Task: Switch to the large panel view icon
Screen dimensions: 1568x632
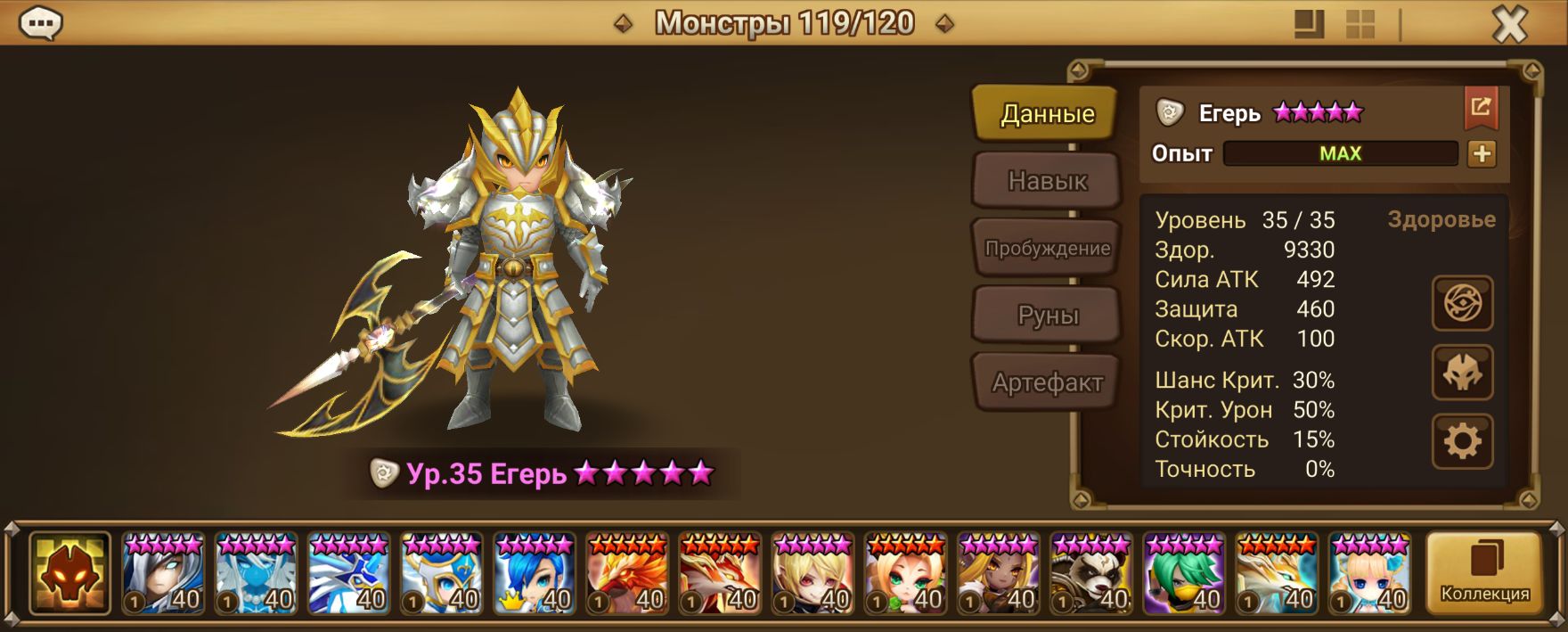Action: coord(1308,24)
